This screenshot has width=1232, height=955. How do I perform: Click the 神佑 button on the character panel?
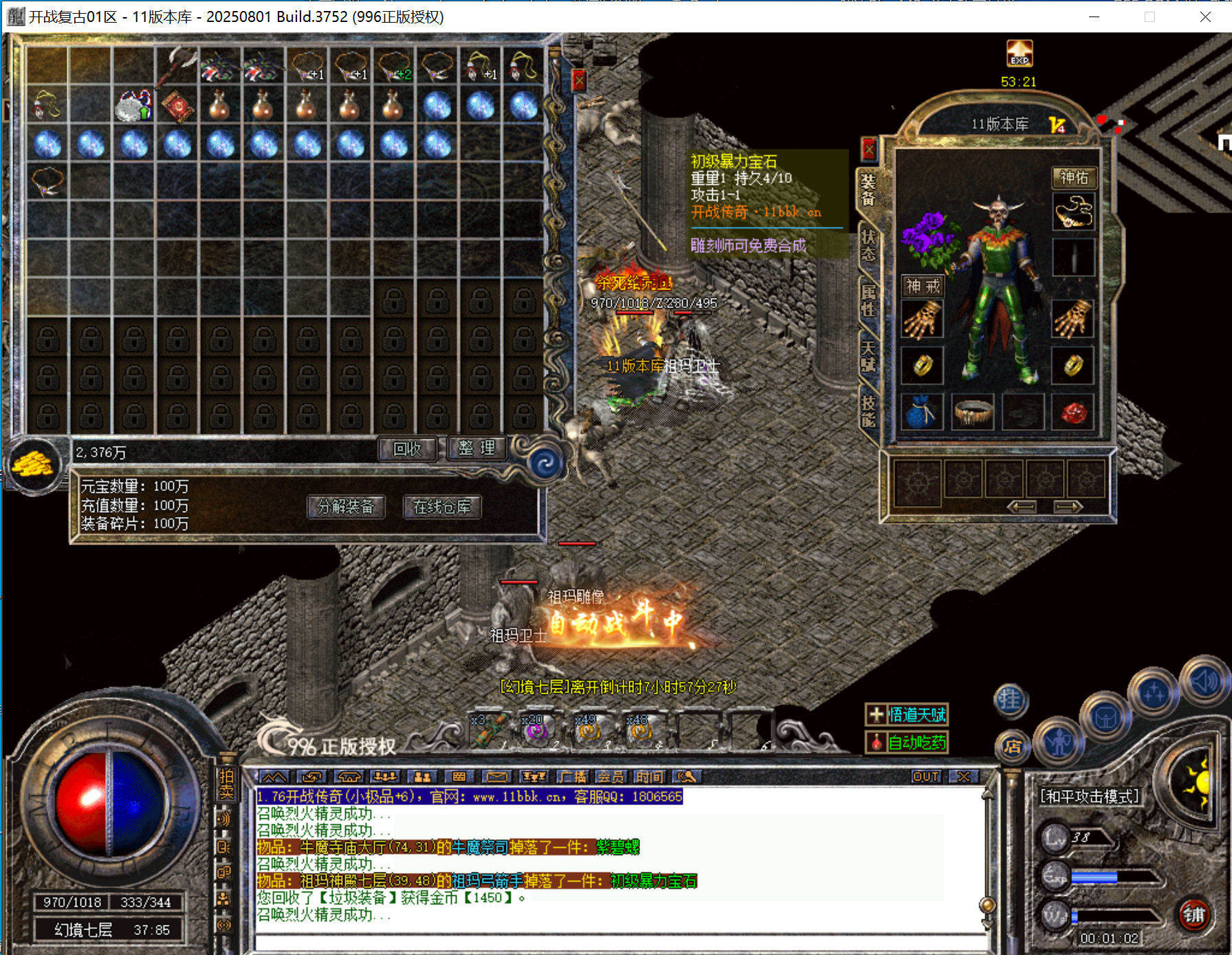click(1073, 178)
